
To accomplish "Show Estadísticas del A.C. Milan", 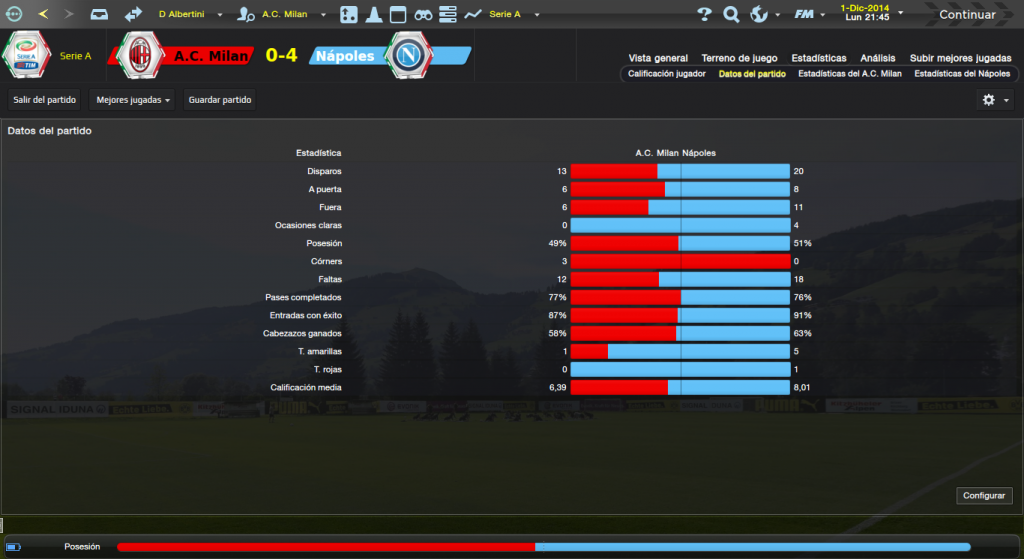I will pyautogui.click(x=850, y=73).
